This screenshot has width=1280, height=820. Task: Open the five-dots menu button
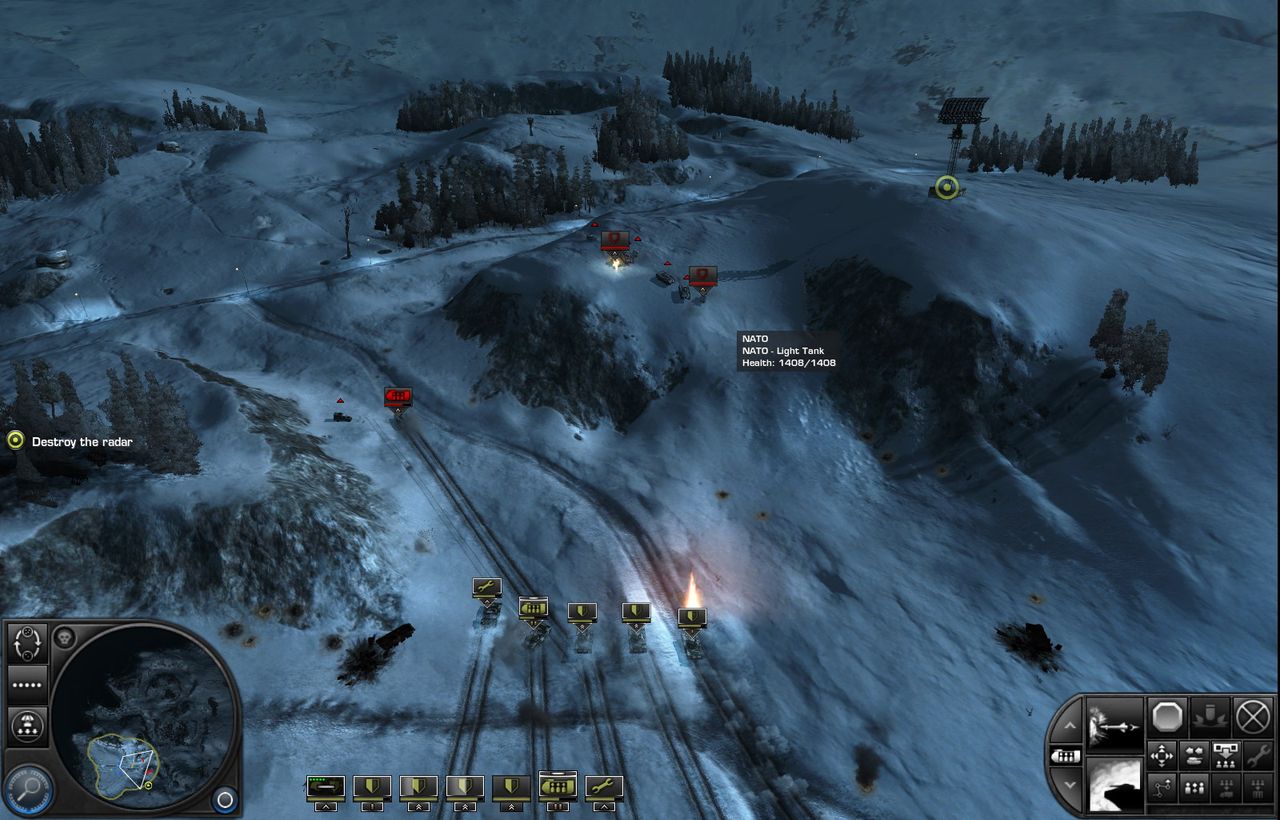(x=27, y=686)
